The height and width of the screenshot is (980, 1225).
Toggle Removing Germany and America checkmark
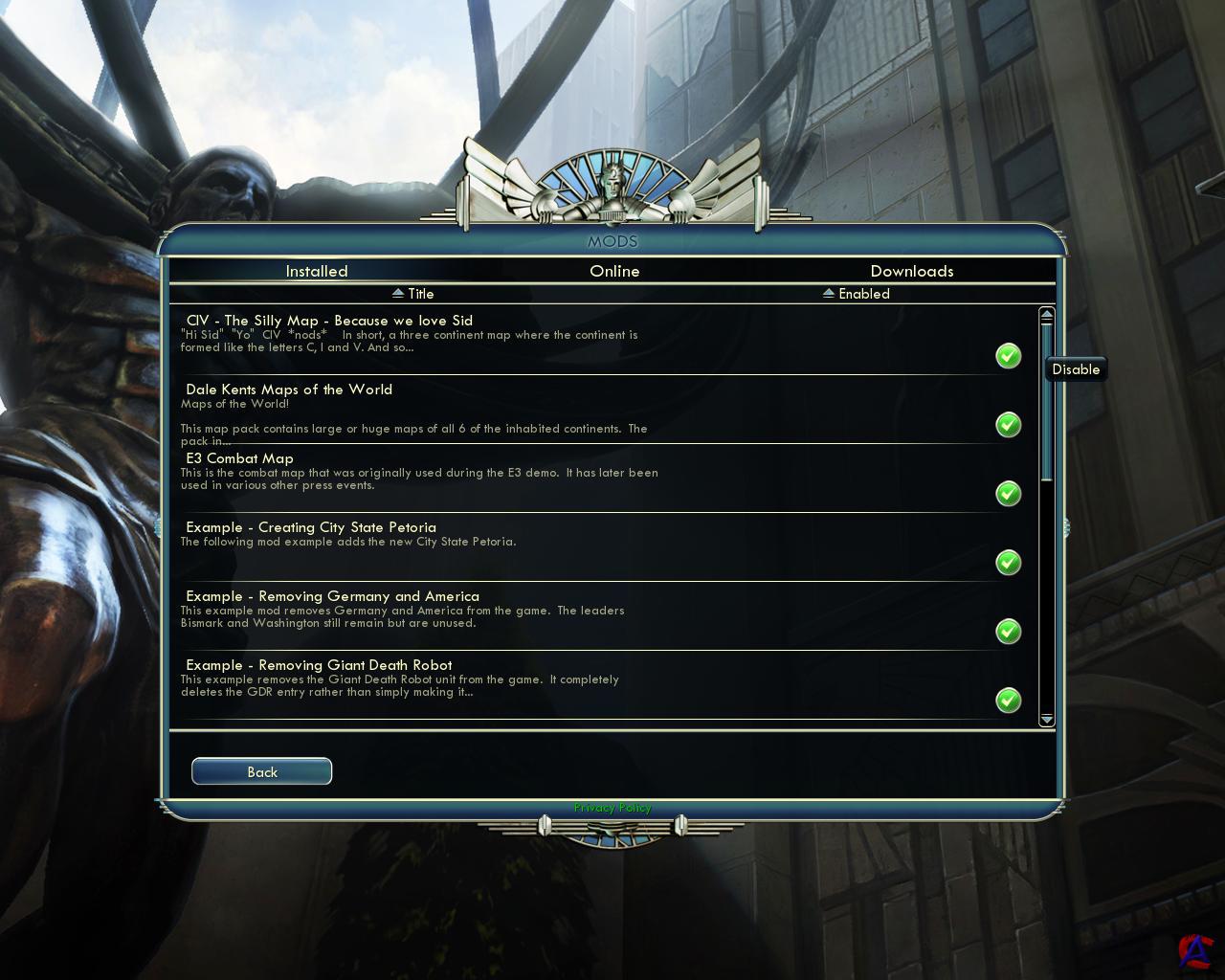1008,632
